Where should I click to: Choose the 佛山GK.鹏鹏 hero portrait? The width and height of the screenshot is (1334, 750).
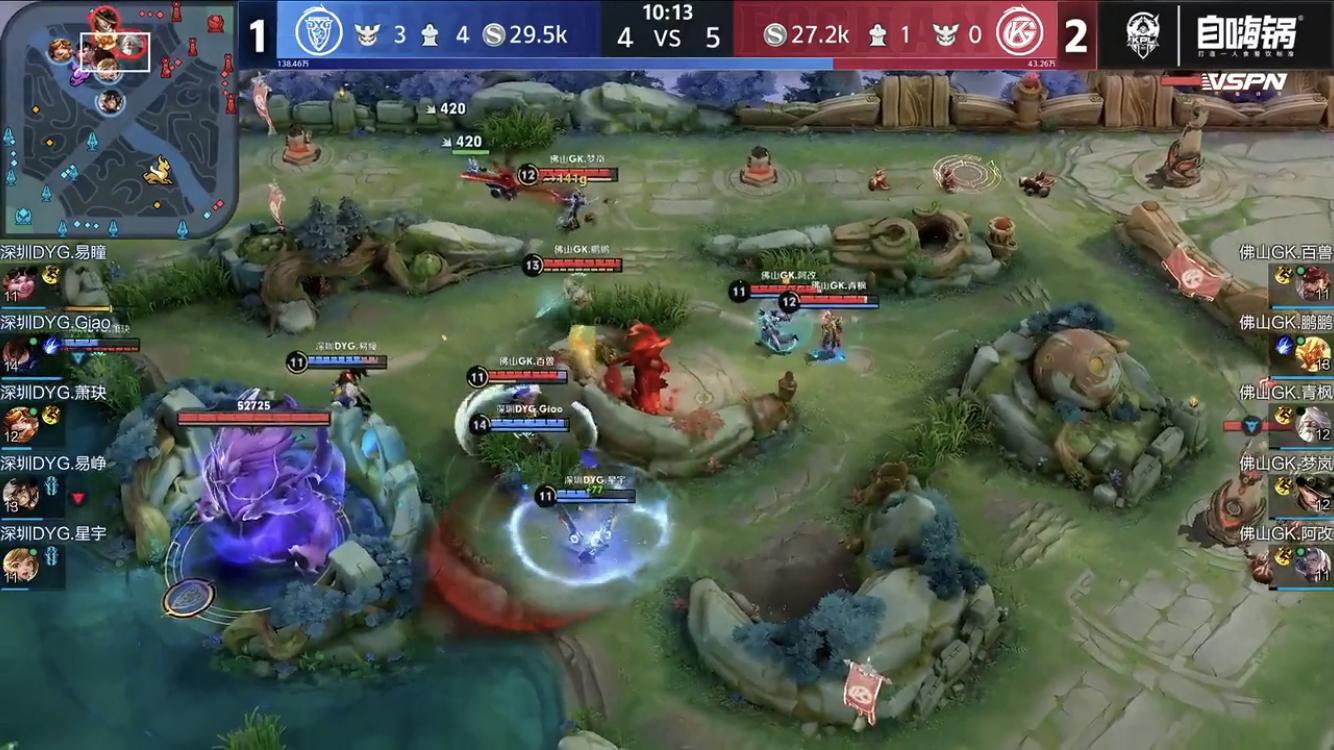1313,353
